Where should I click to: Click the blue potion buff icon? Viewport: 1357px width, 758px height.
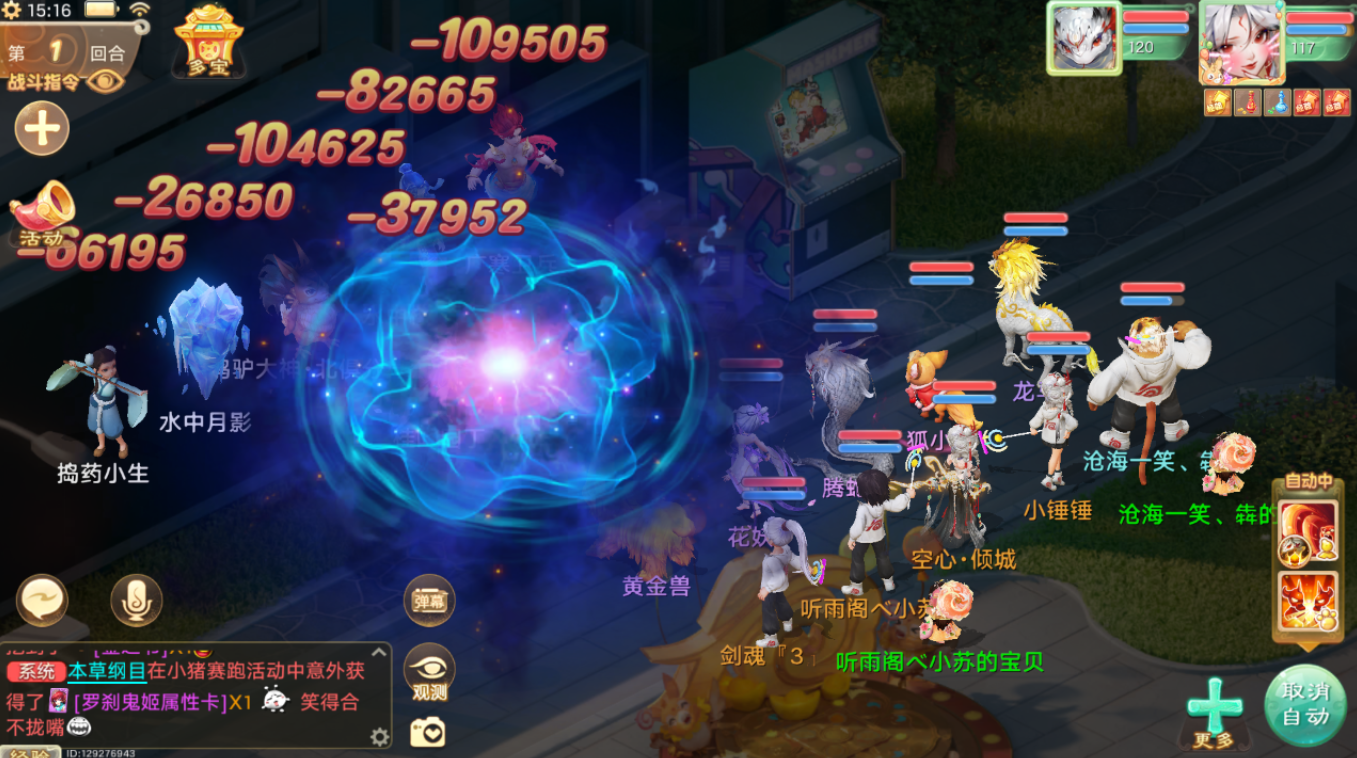tap(1277, 102)
